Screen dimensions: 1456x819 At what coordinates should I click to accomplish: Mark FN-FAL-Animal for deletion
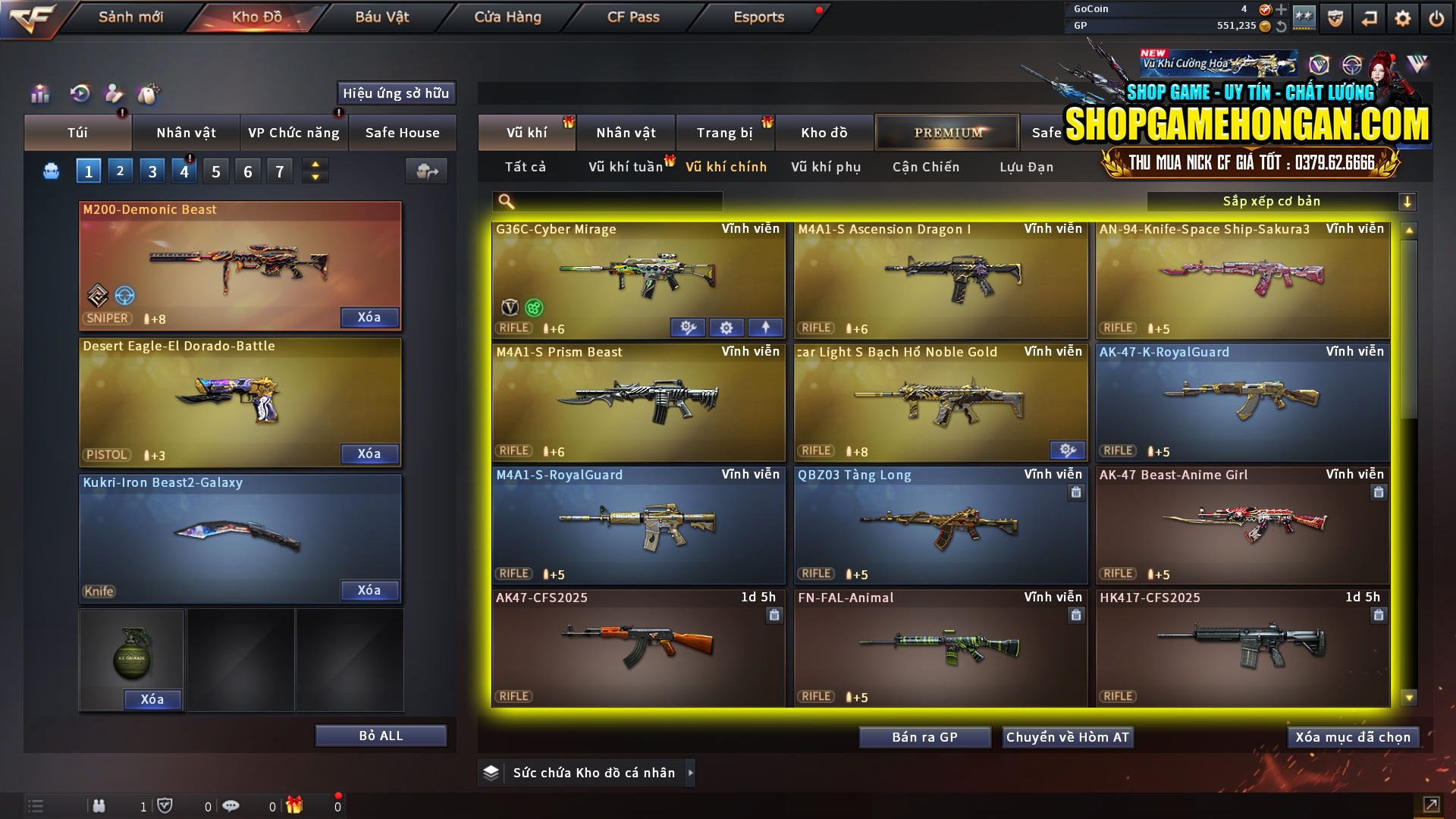[x=1076, y=615]
